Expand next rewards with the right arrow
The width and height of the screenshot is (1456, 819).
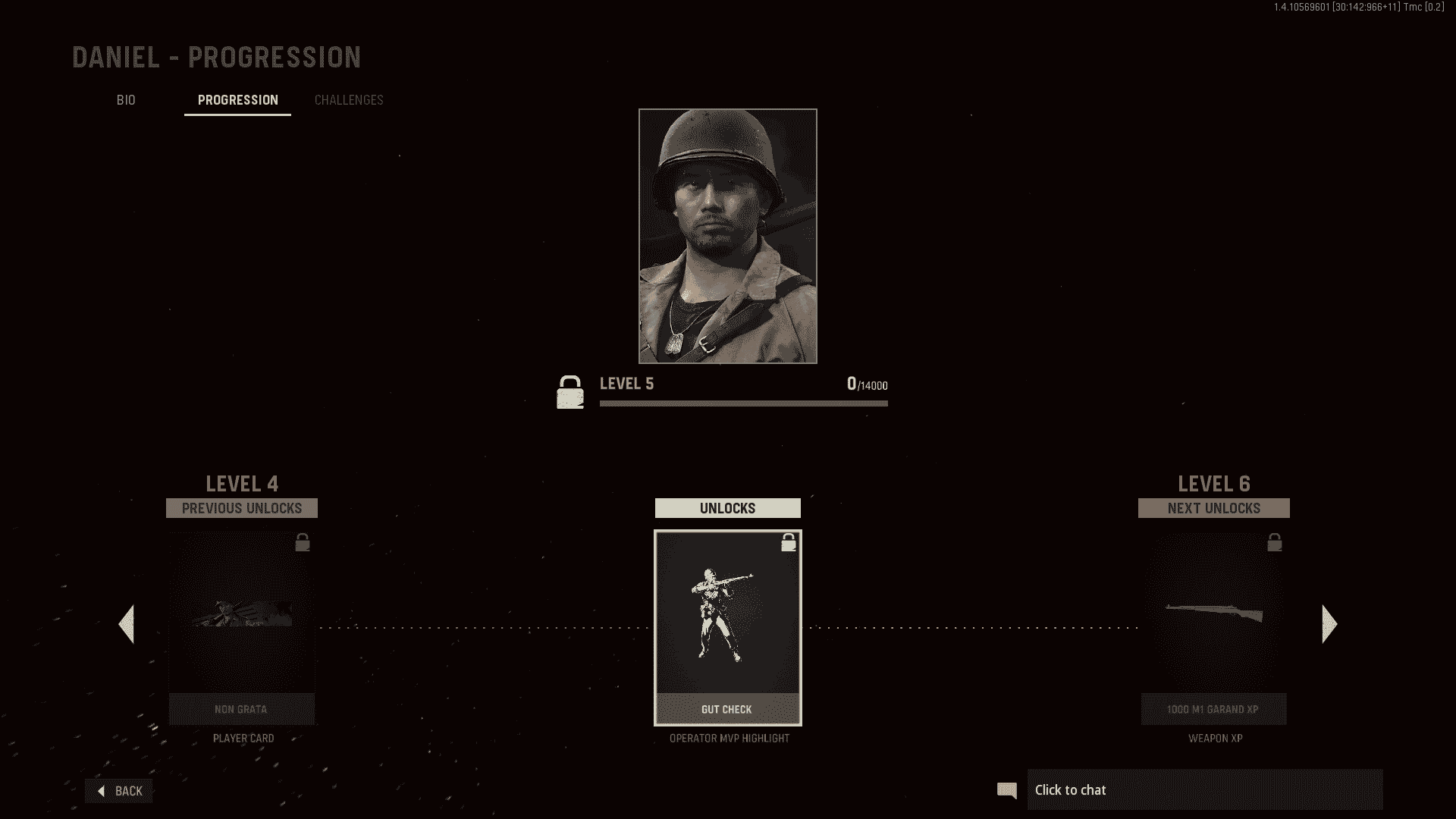tap(1328, 623)
